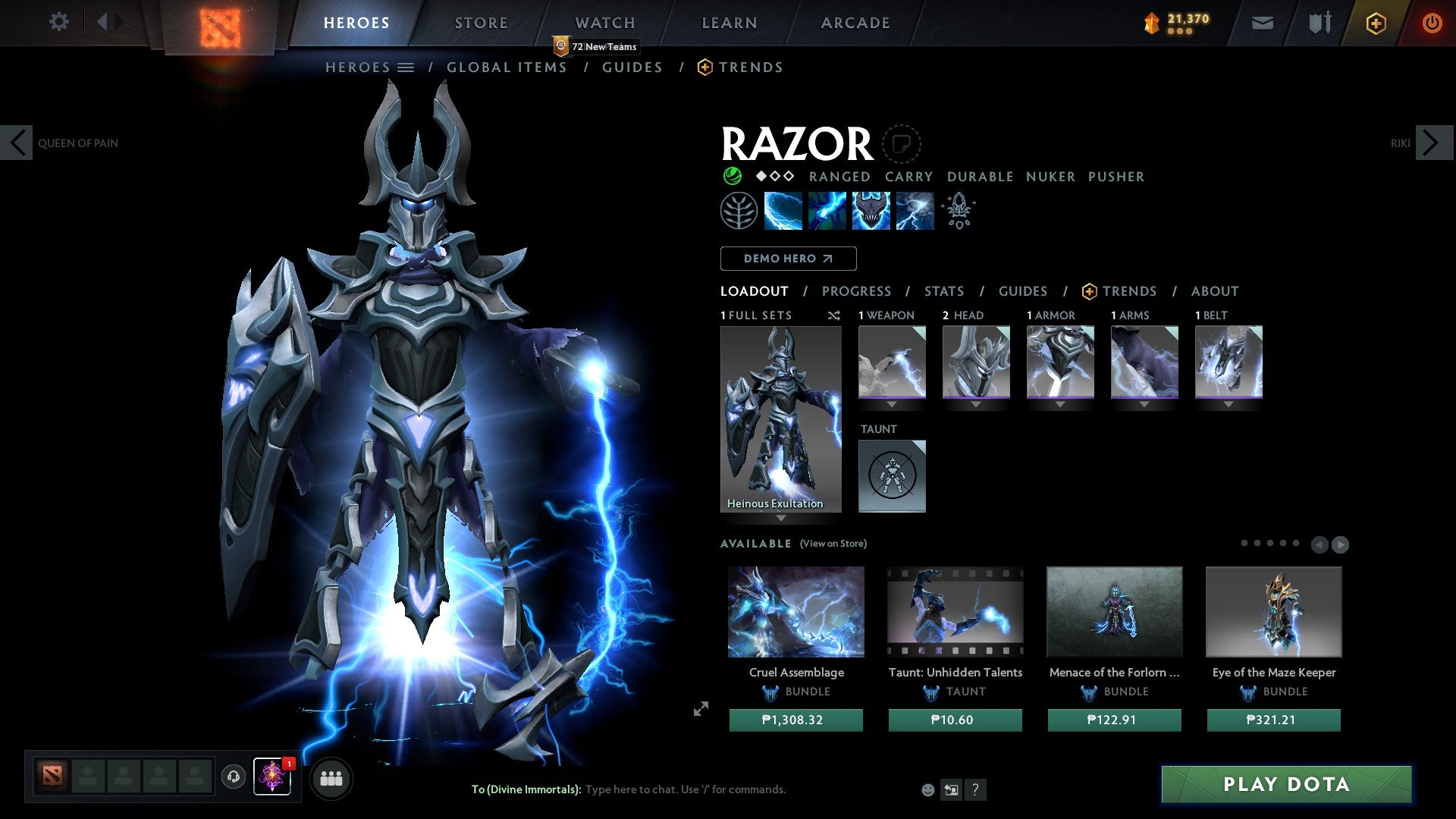The height and width of the screenshot is (819, 1456).
Task: Open the Heroes hamburger menu
Action: click(406, 67)
